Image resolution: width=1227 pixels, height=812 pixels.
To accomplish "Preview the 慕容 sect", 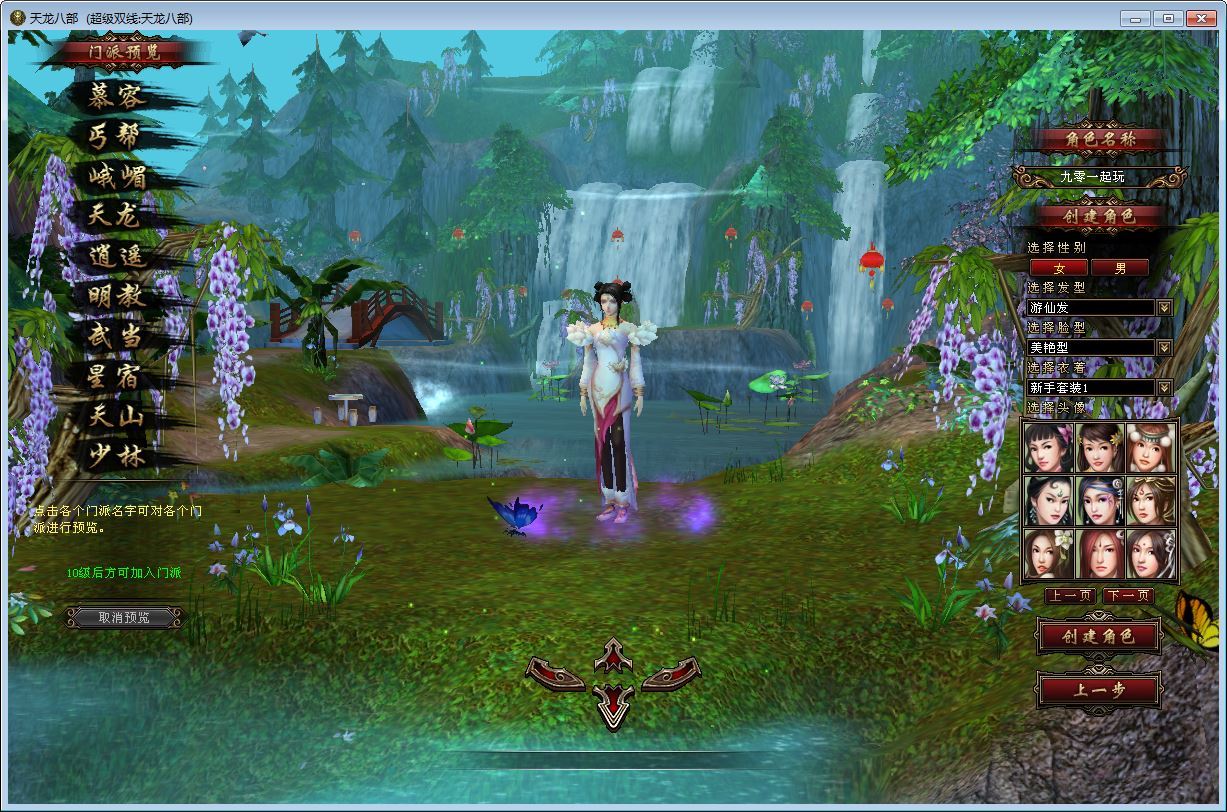I will click(x=117, y=96).
